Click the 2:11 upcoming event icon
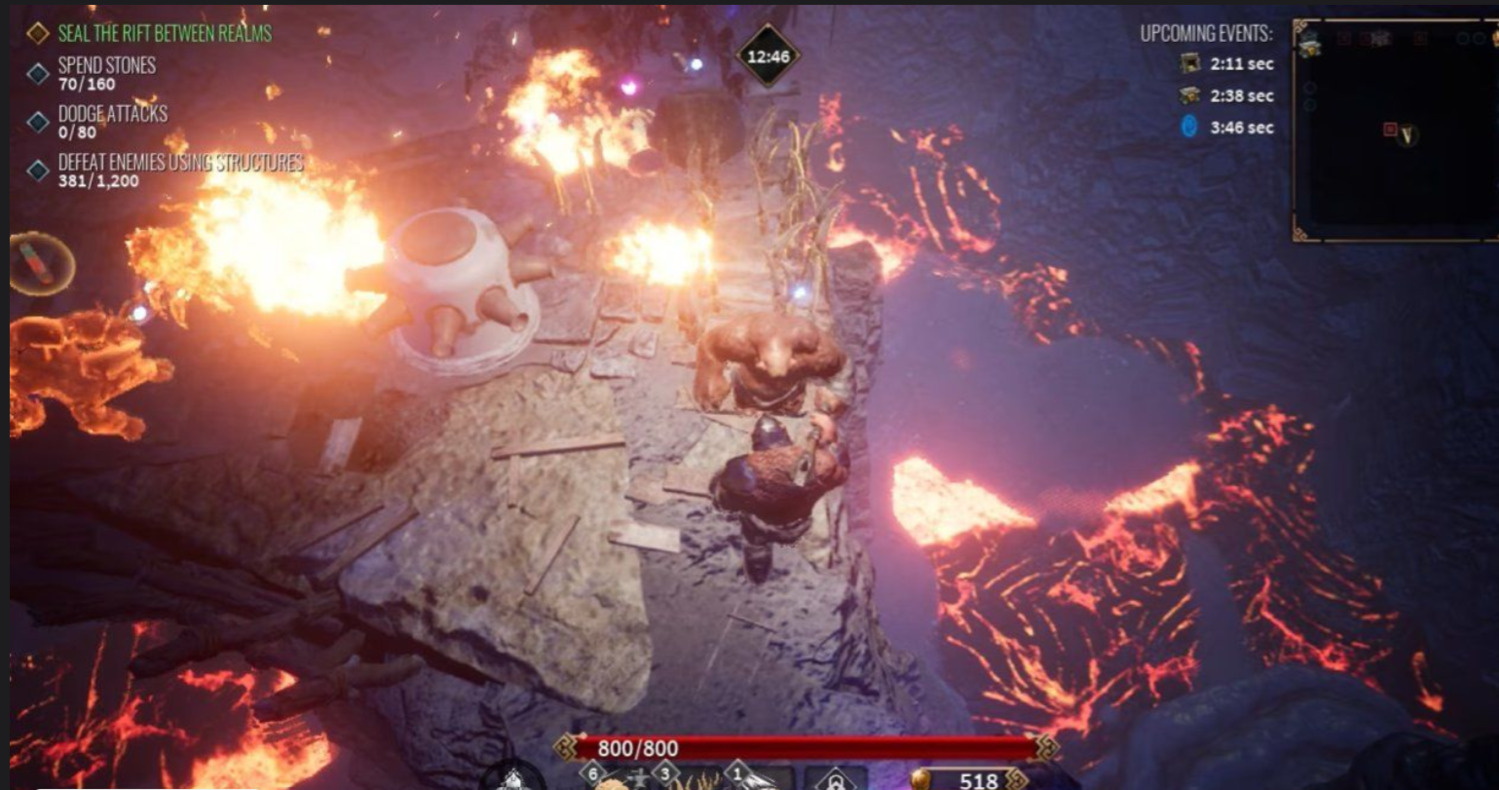Image resolution: width=1499 pixels, height=790 pixels. coord(1190,64)
